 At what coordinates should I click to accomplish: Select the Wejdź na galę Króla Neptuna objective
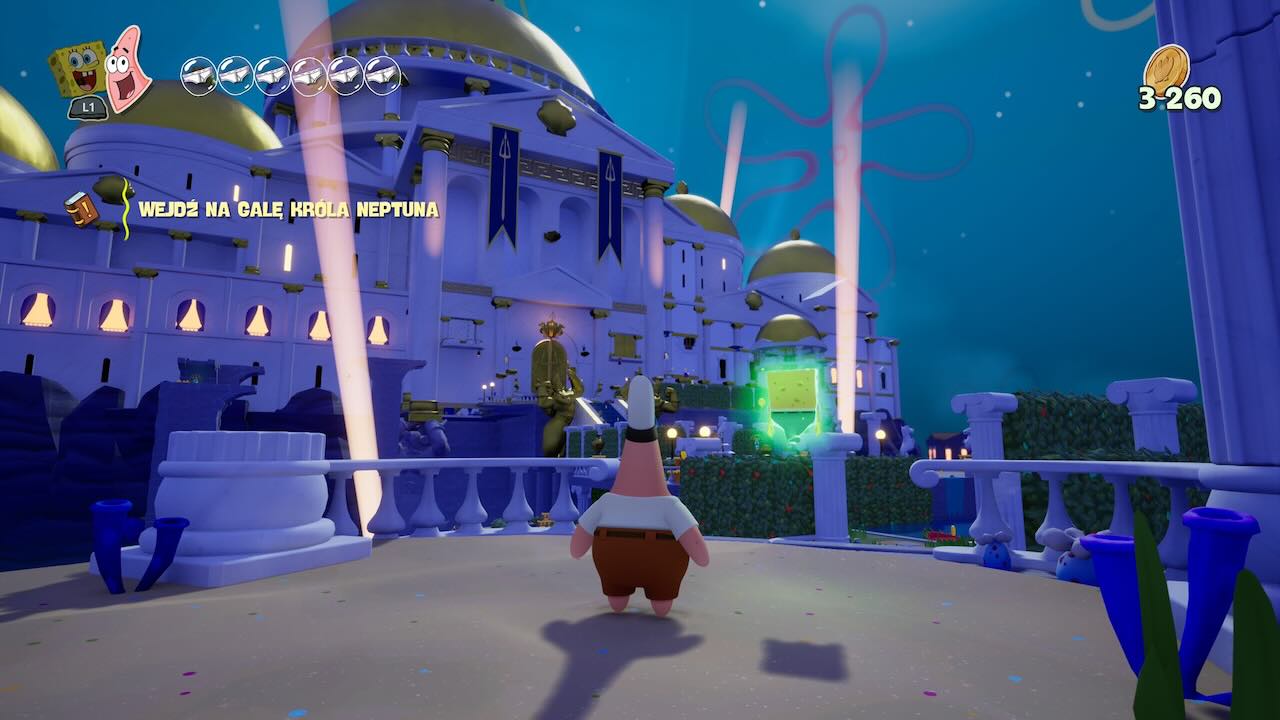point(288,210)
